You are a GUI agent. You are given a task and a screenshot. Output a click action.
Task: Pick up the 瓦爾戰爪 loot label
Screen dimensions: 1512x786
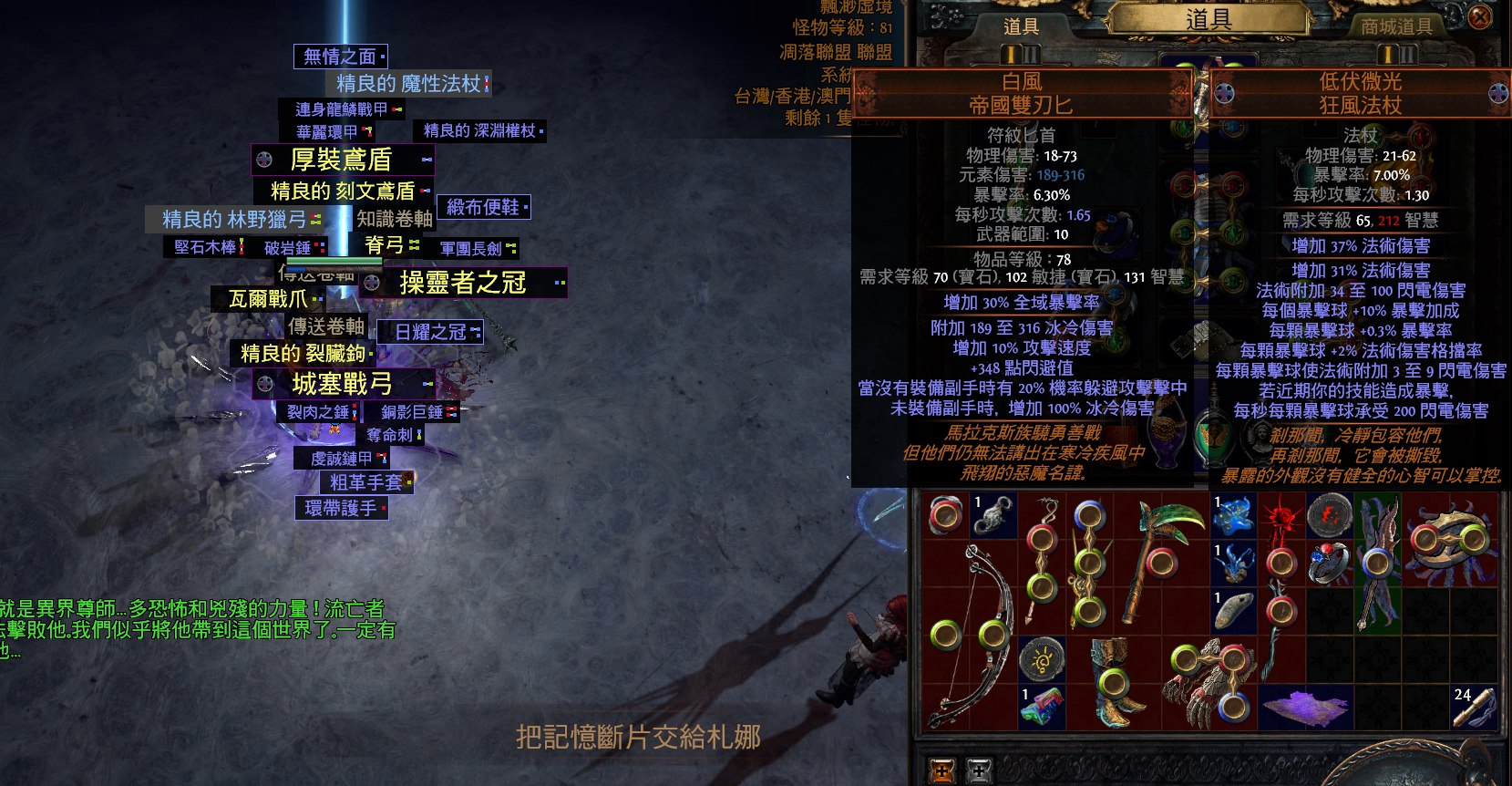[268, 299]
